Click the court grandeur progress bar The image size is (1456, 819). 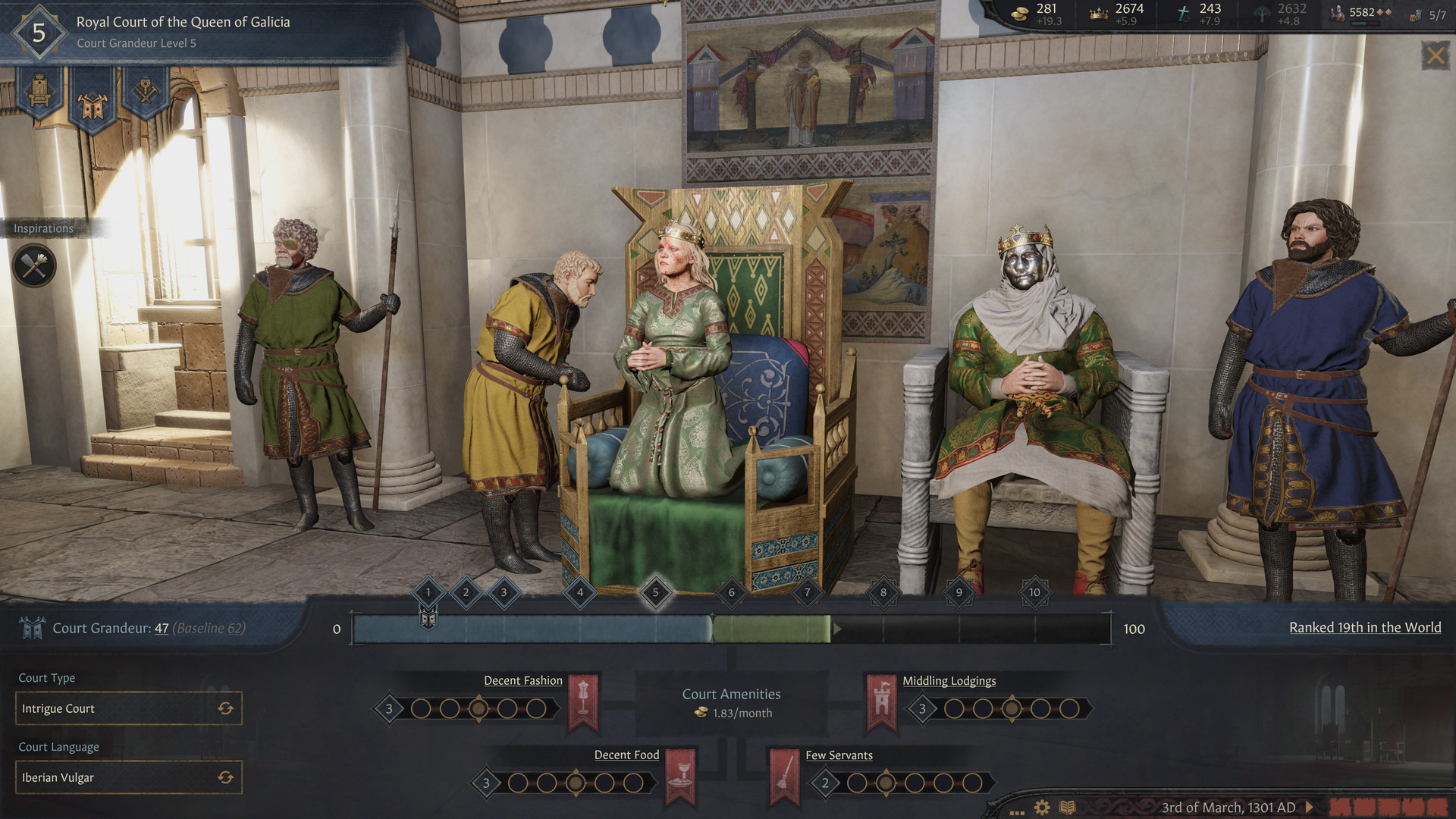click(728, 629)
